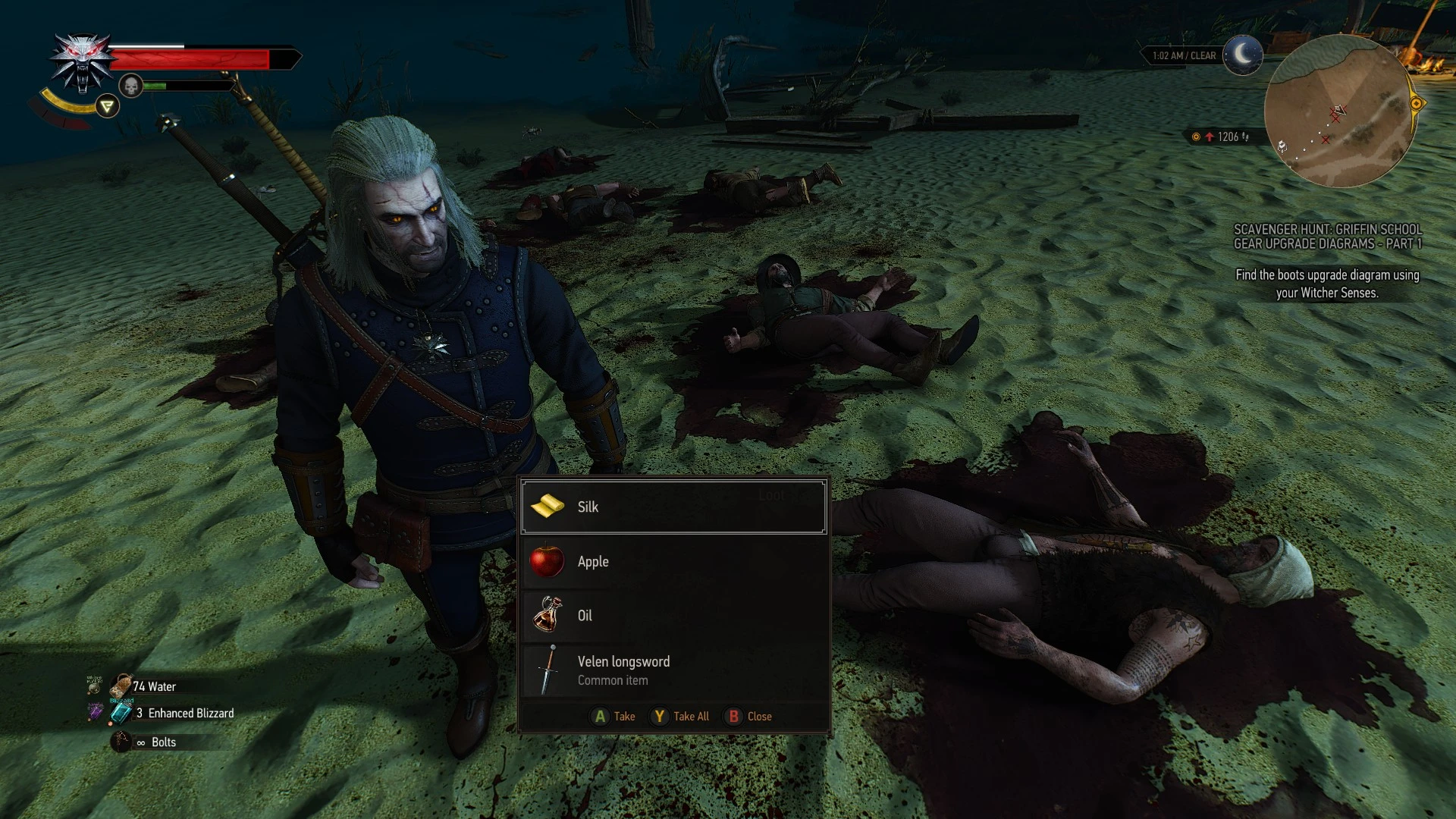Image resolution: width=1456 pixels, height=819 pixels.
Task: Click the boots upgrade objective text
Action: tap(1331, 284)
